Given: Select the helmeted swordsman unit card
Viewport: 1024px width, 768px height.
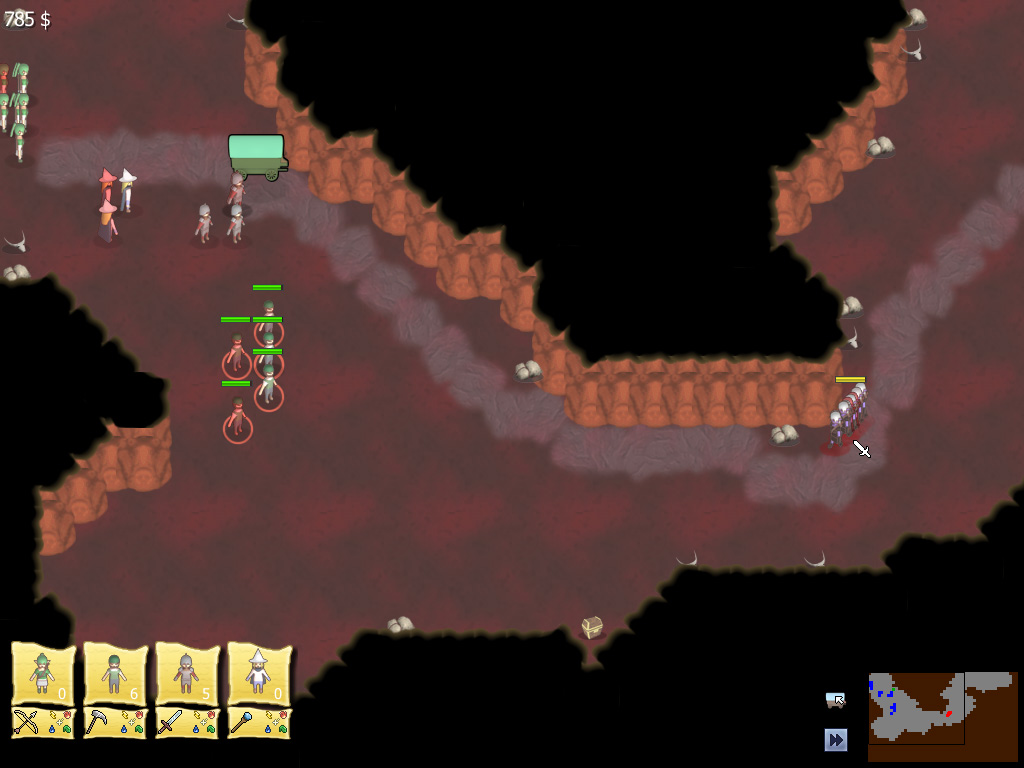Looking at the screenshot, I should pos(187,675).
